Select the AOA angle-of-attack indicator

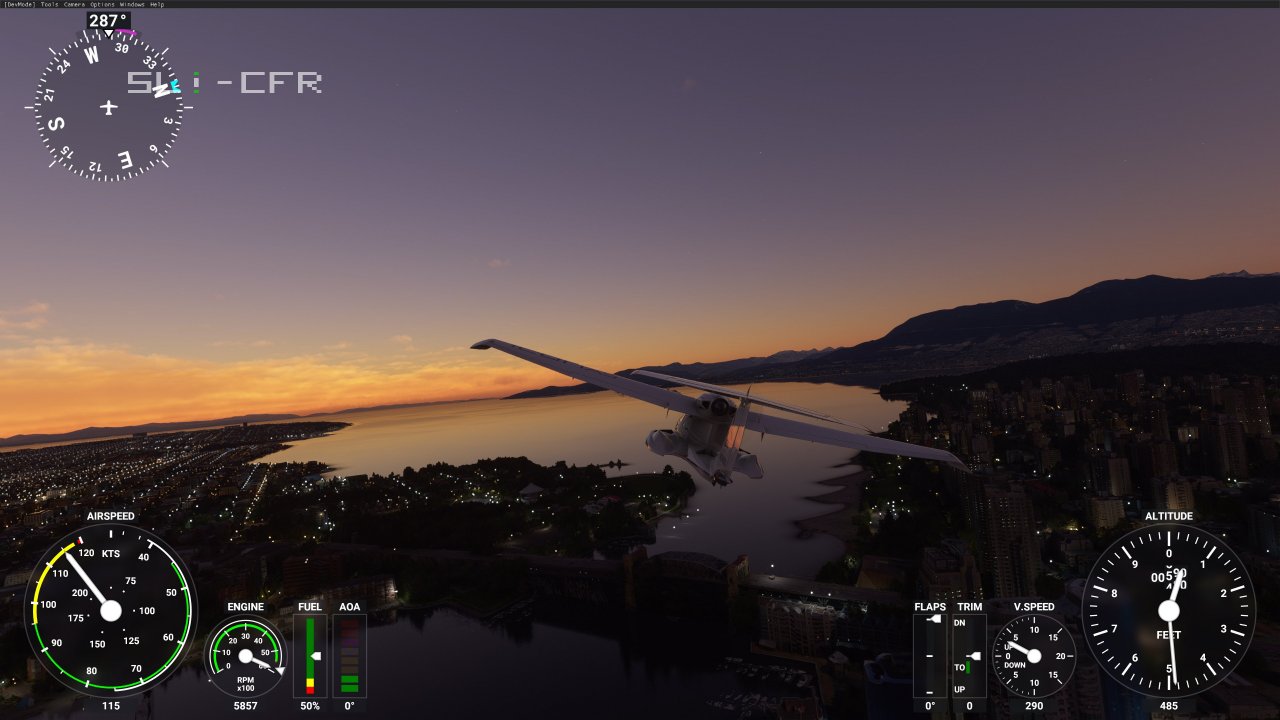tap(349, 655)
